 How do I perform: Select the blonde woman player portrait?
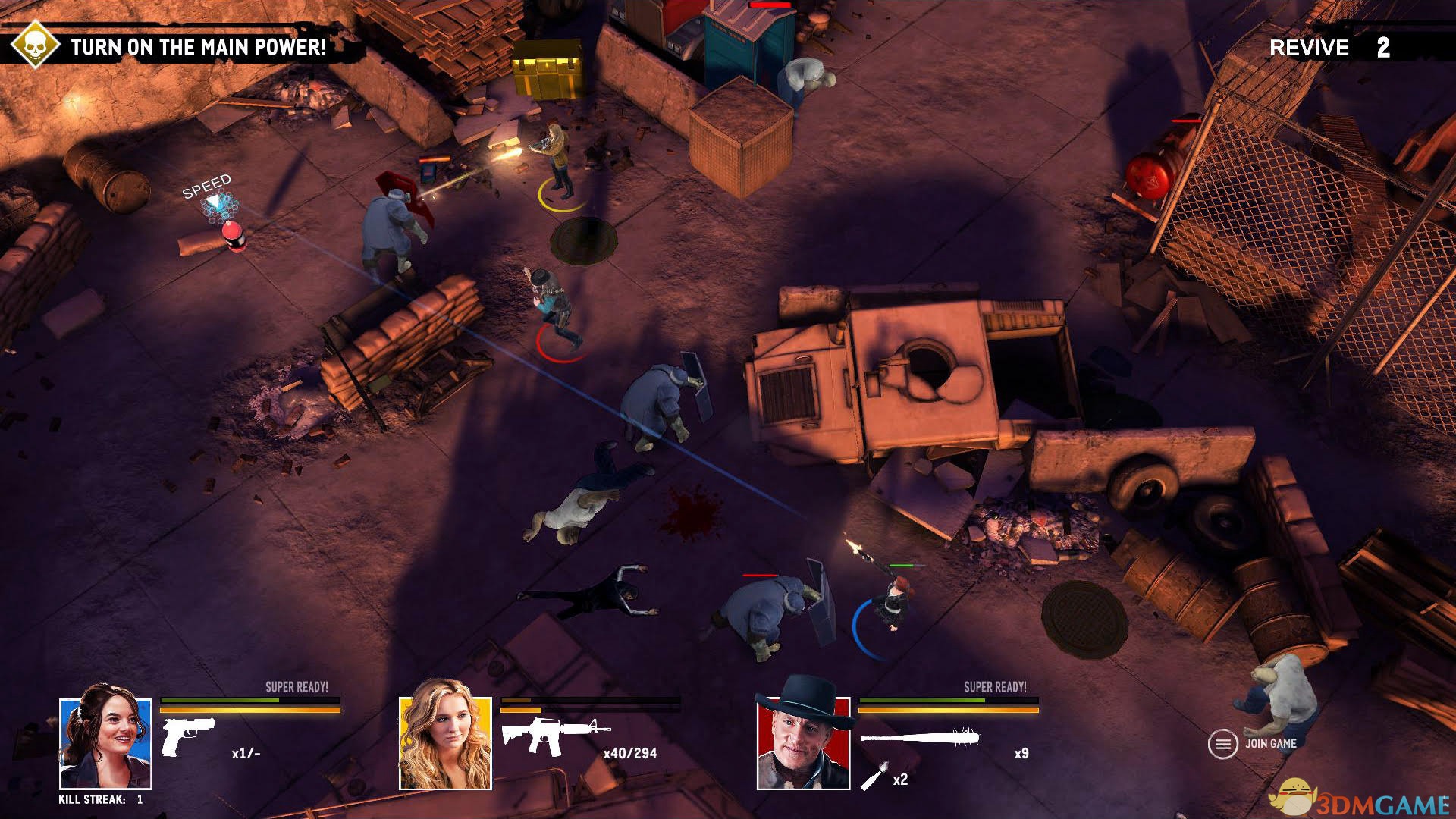pos(445,743)
